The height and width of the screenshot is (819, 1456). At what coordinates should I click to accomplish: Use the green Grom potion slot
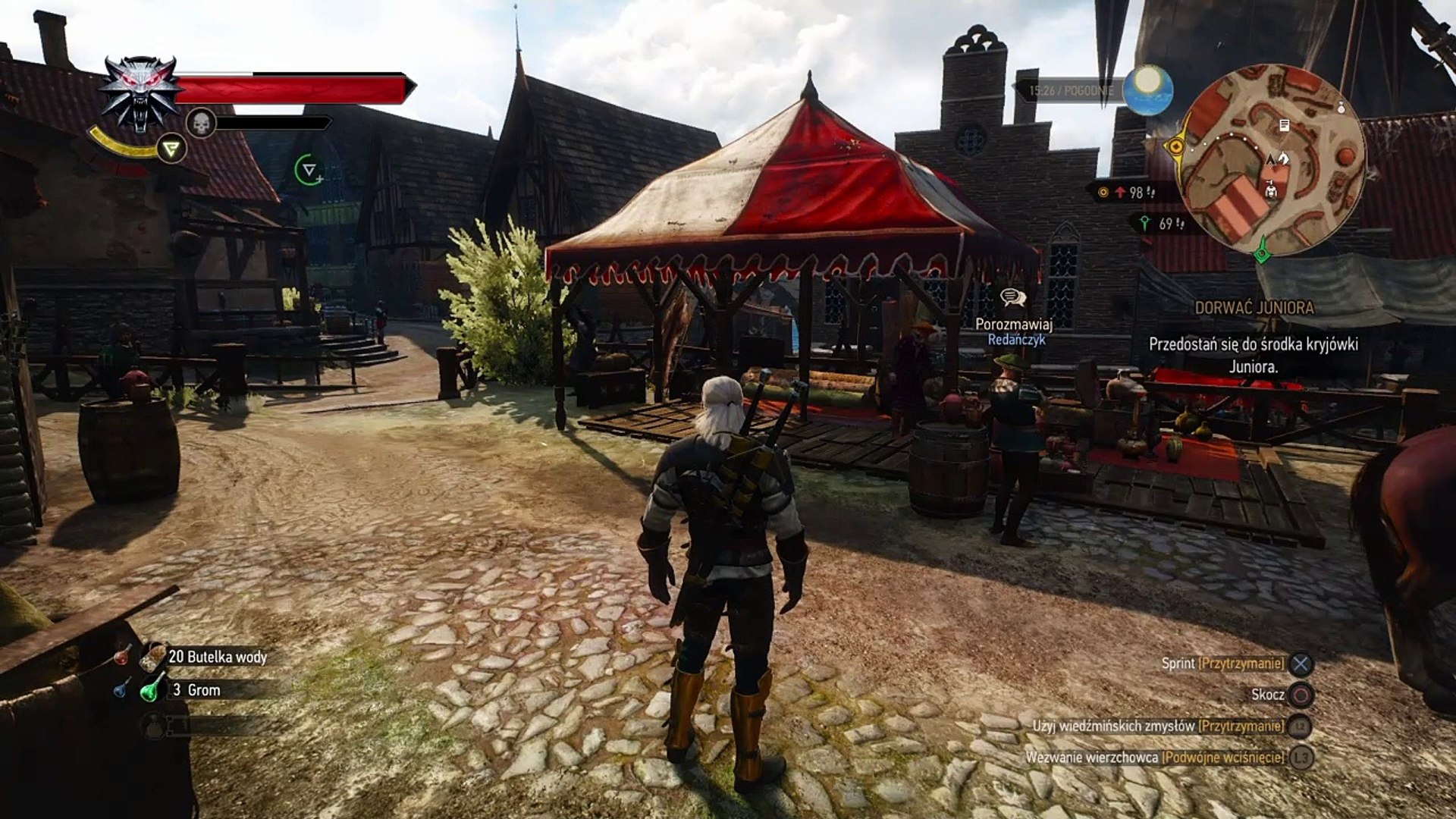(153, 690)
